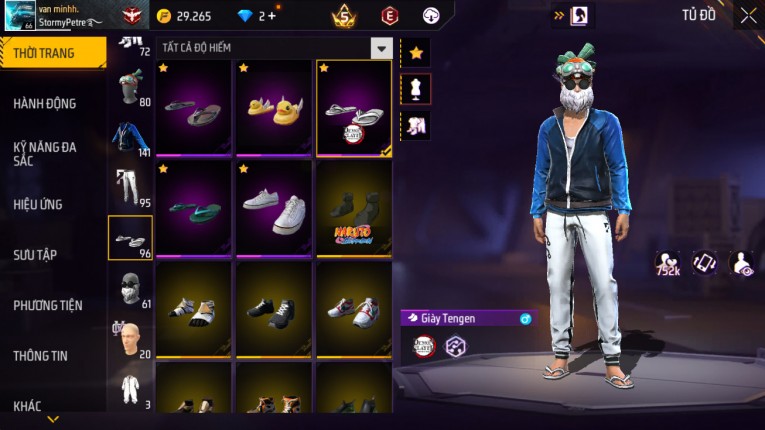Open the face mask subcategory showing 61
This screenshot has width=765, height=430.
point(128,288)
